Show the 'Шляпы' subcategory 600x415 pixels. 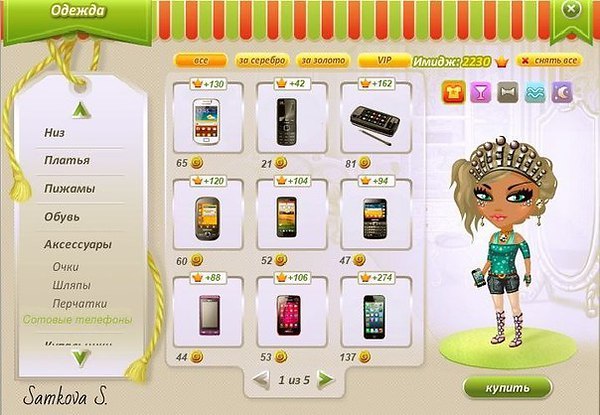click(73, 285)
